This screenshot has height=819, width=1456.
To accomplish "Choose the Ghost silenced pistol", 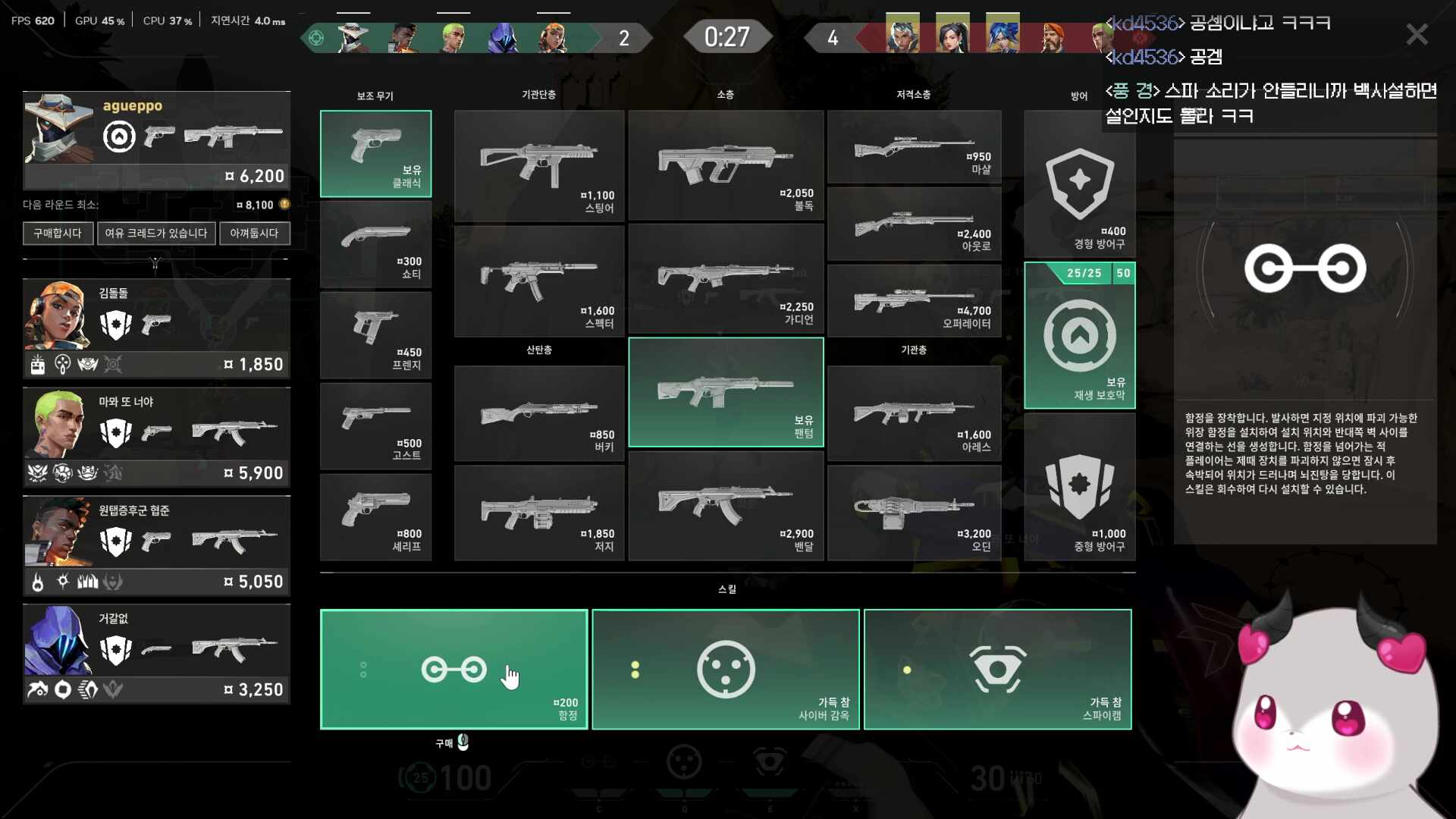I will (375, 426).
